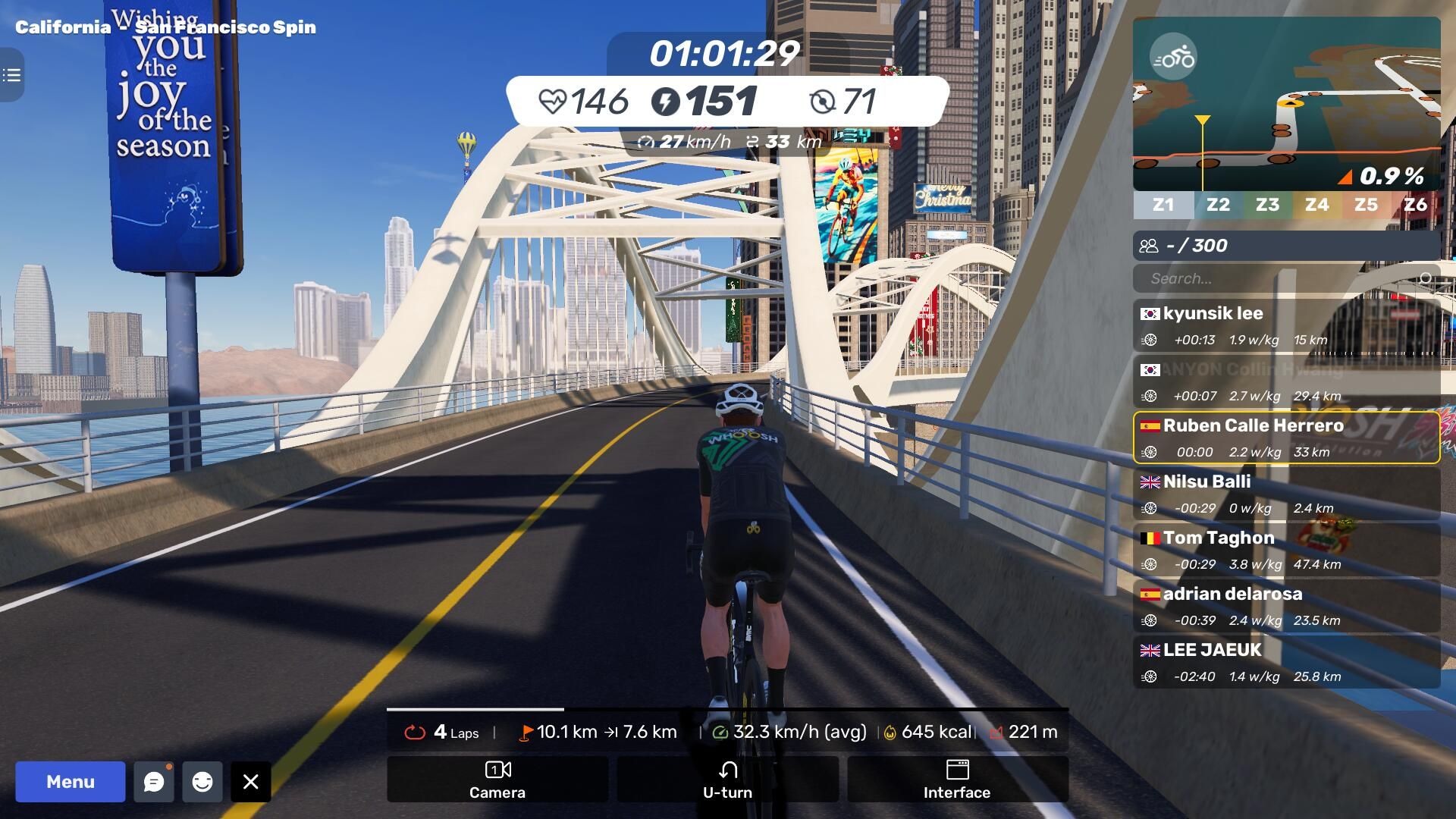Select rider LEE JAEUK
Image resolution: width=1456 pixels, height=819 pixels.
coord(1286,662)
